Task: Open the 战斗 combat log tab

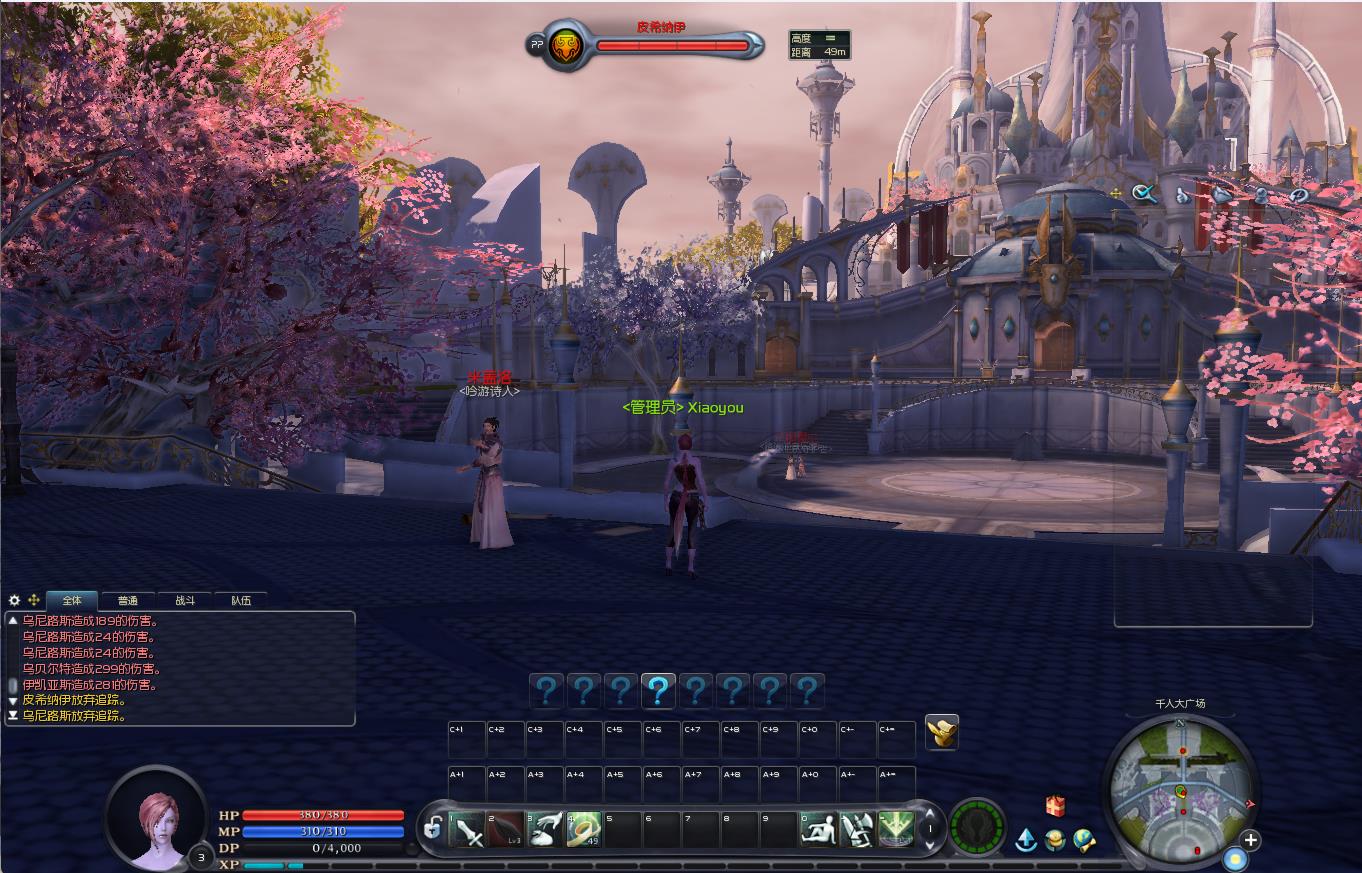Action: [185, 601]
